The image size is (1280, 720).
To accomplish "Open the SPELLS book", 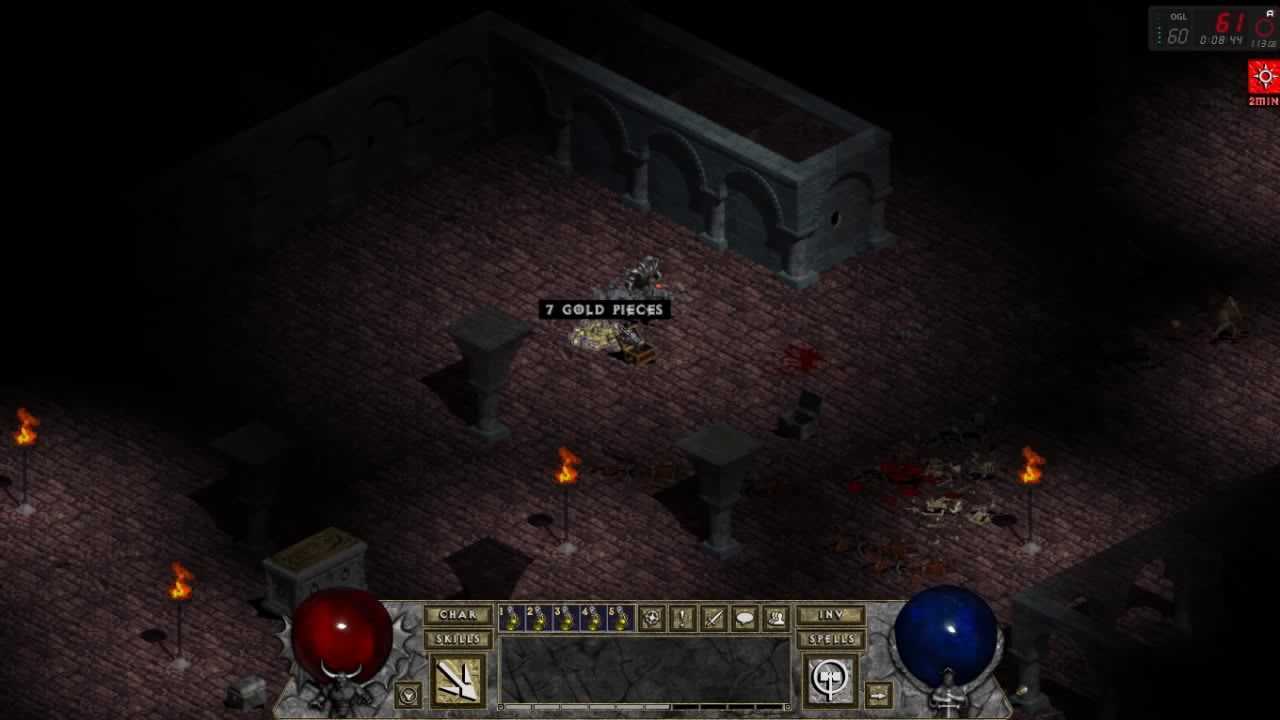I will tap(830, 639).
